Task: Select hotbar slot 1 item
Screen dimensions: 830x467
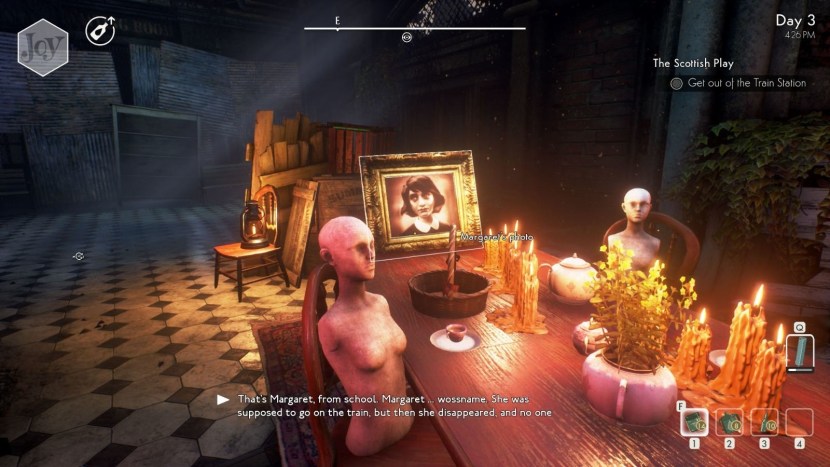Action: tap(695, 422)
